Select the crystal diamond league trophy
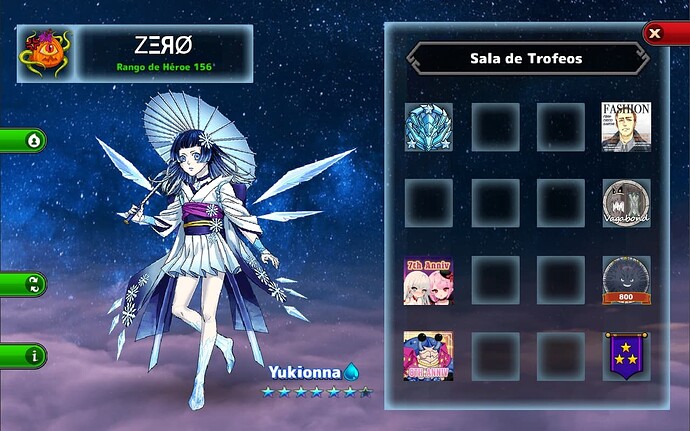 (428, 127)
